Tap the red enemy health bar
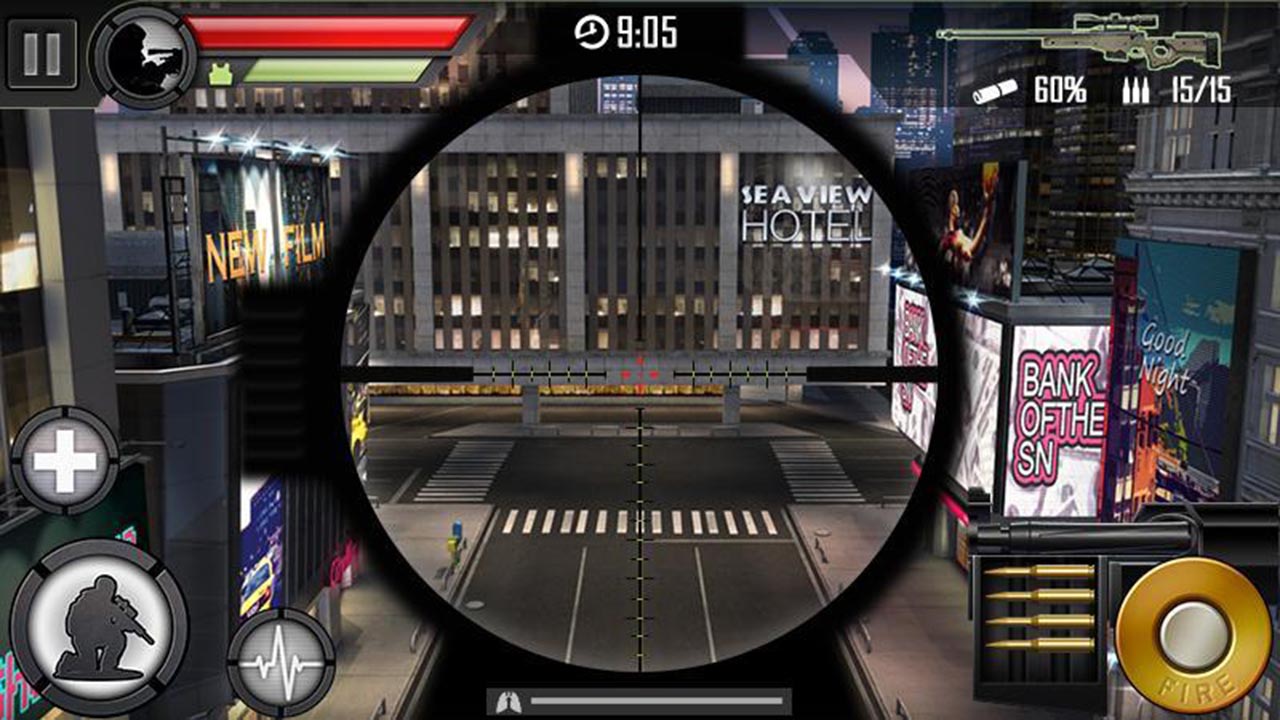The width and height of the screenshot is (1280, 720). pyautogui.click(x=330, y=30)
